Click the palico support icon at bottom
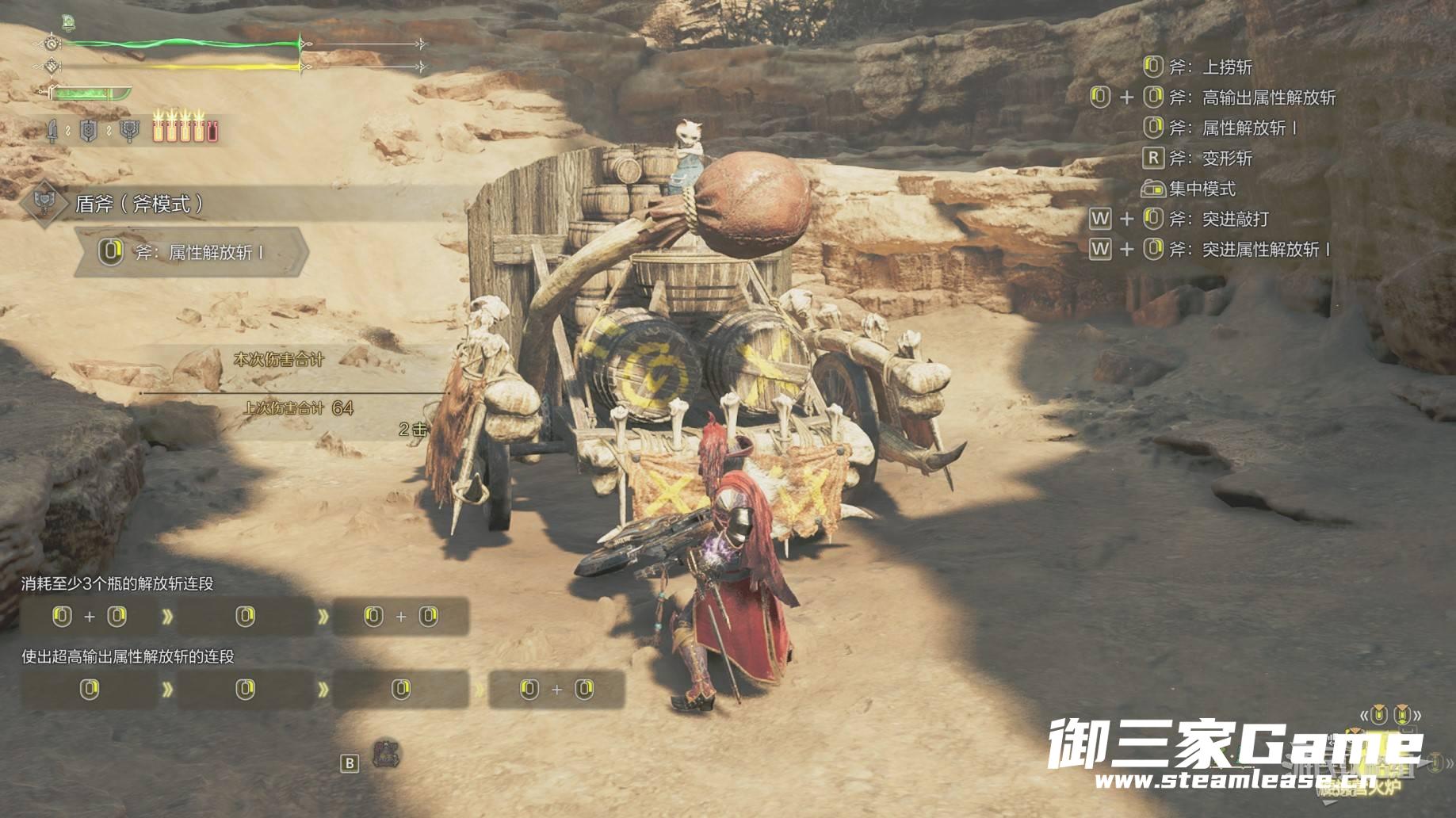The image size is (1456, 818). 386,755
